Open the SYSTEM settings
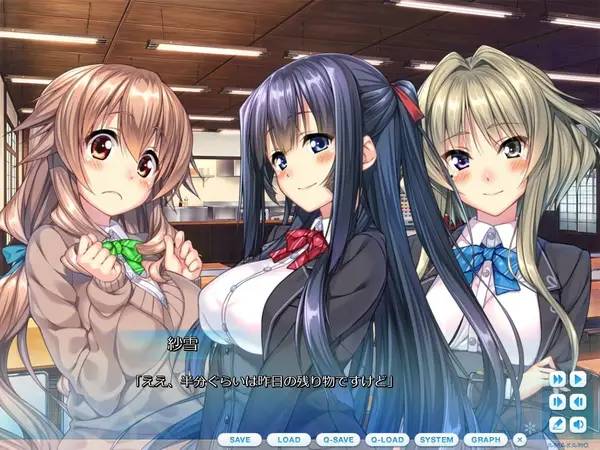The height and width of the screenshot is (450, 600). click(437, 439)
